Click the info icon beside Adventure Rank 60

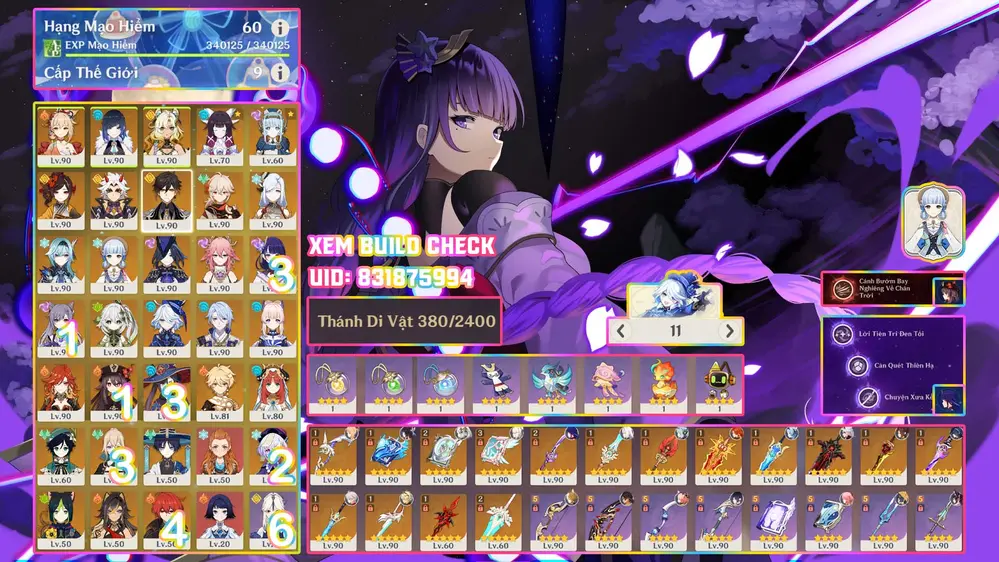(x=281, y=28)
